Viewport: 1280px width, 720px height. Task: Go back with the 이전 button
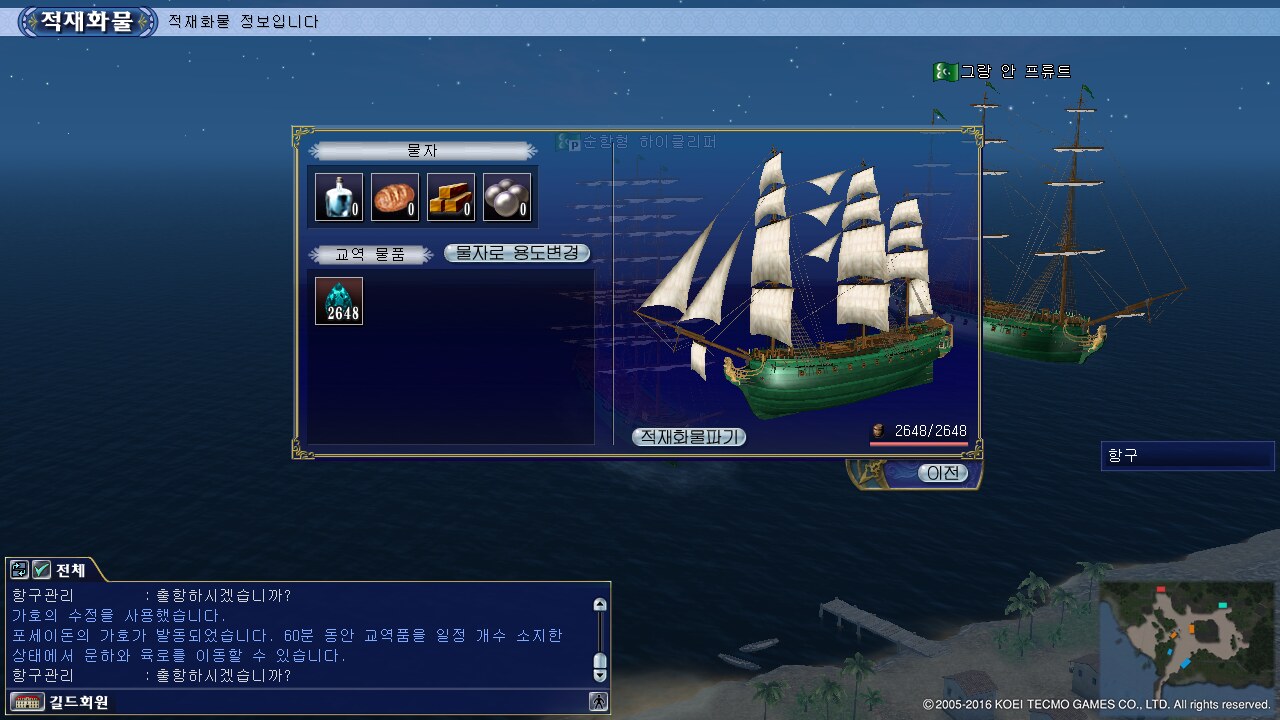(943, 473)
